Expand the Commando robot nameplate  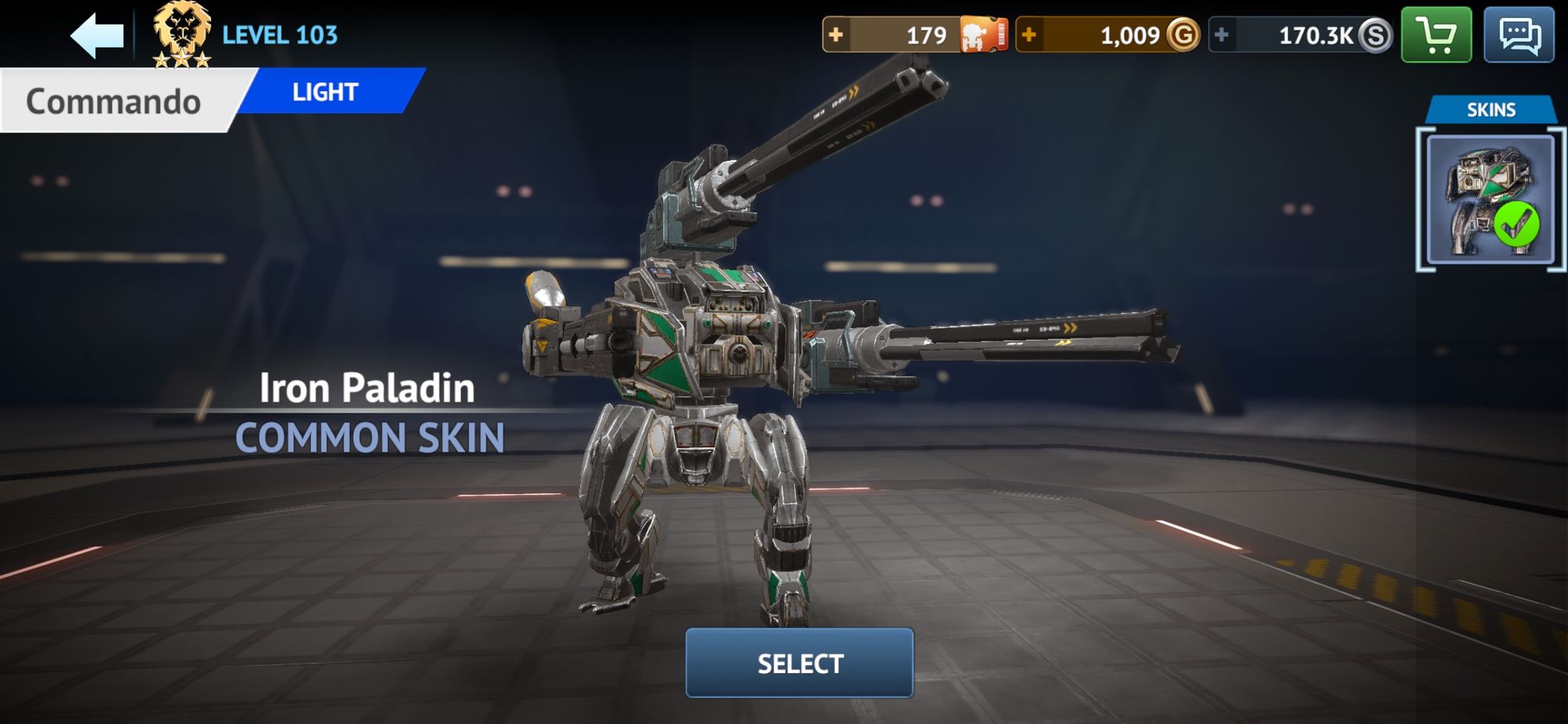click(115, 99)
